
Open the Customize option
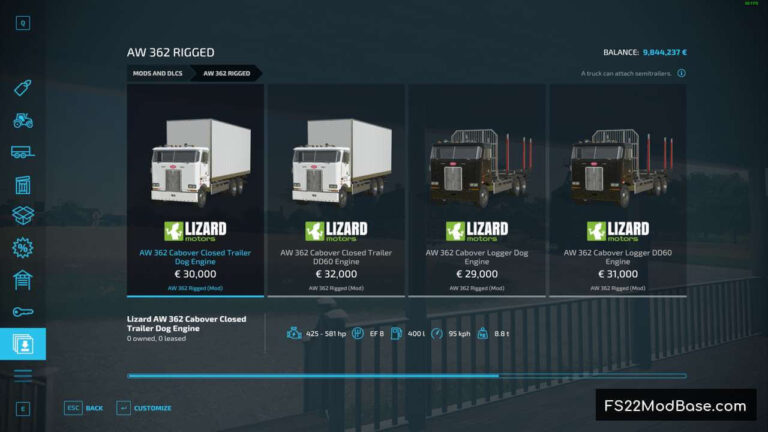point(144,408)
